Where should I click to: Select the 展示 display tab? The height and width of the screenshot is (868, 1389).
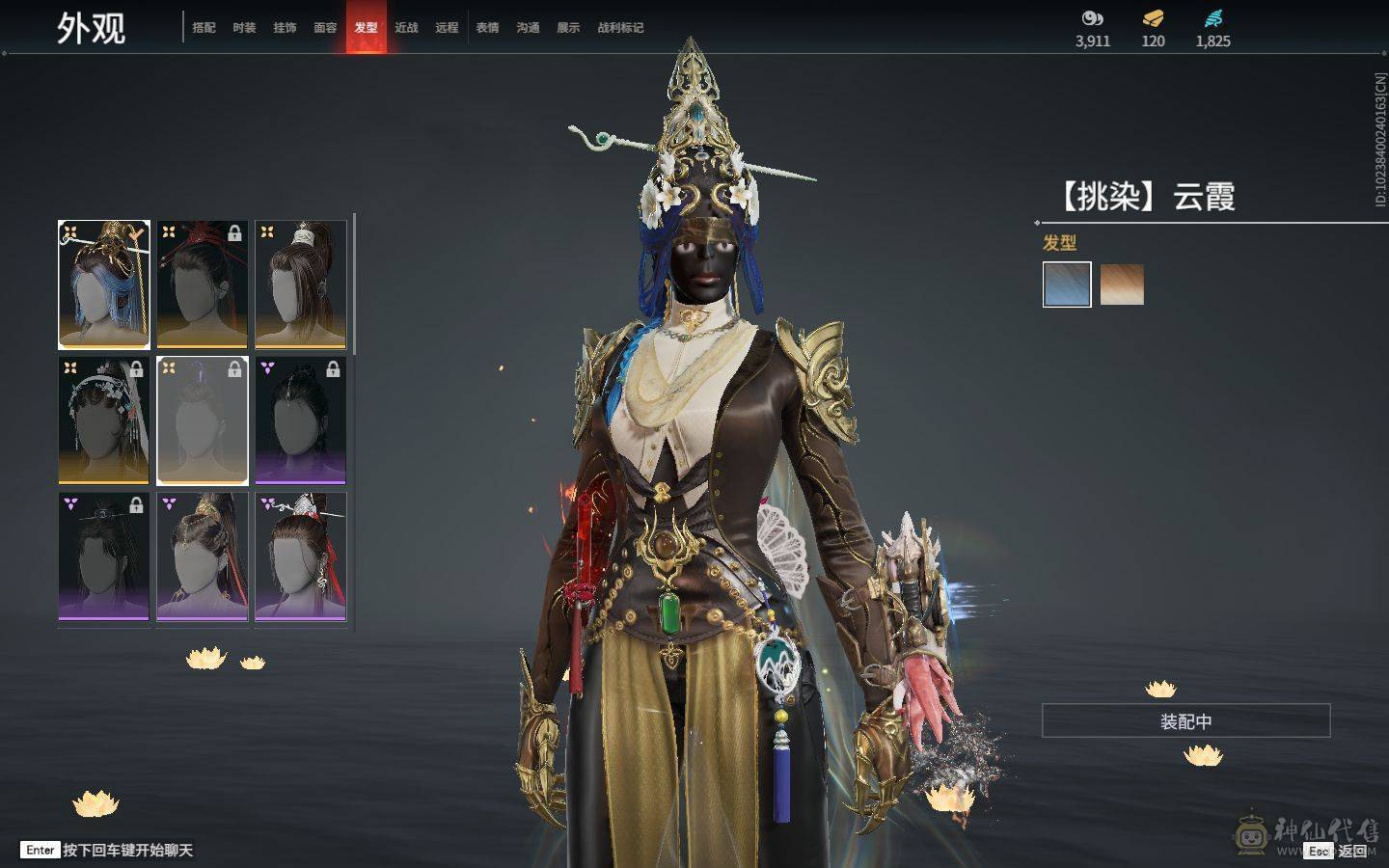pos(568,28)
